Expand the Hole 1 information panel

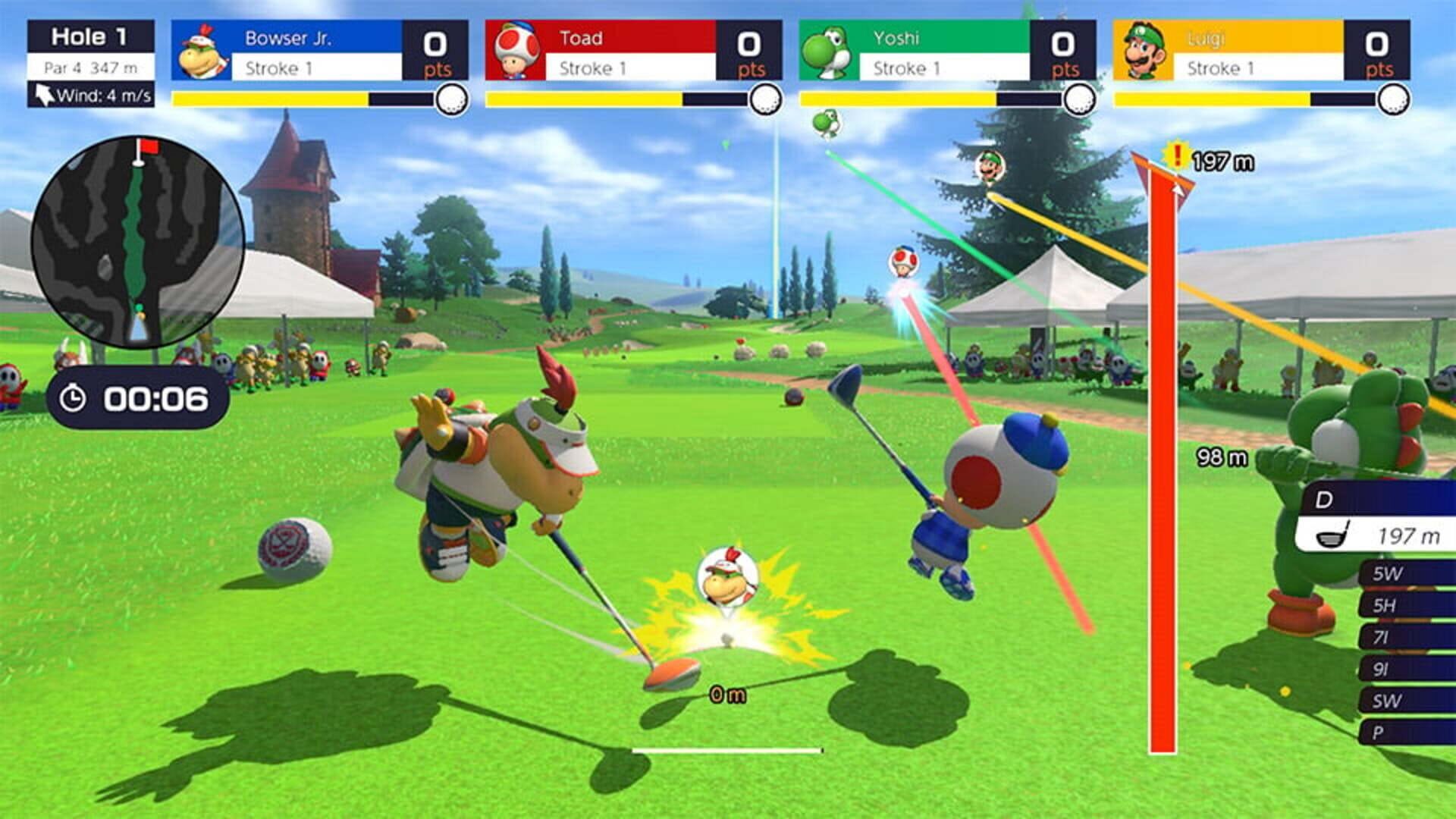click(89, 34)
